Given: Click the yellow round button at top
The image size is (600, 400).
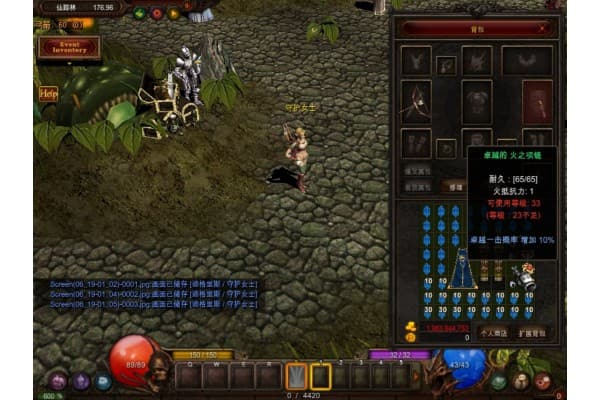Looking at the screenshot, I should coord(174,14).
